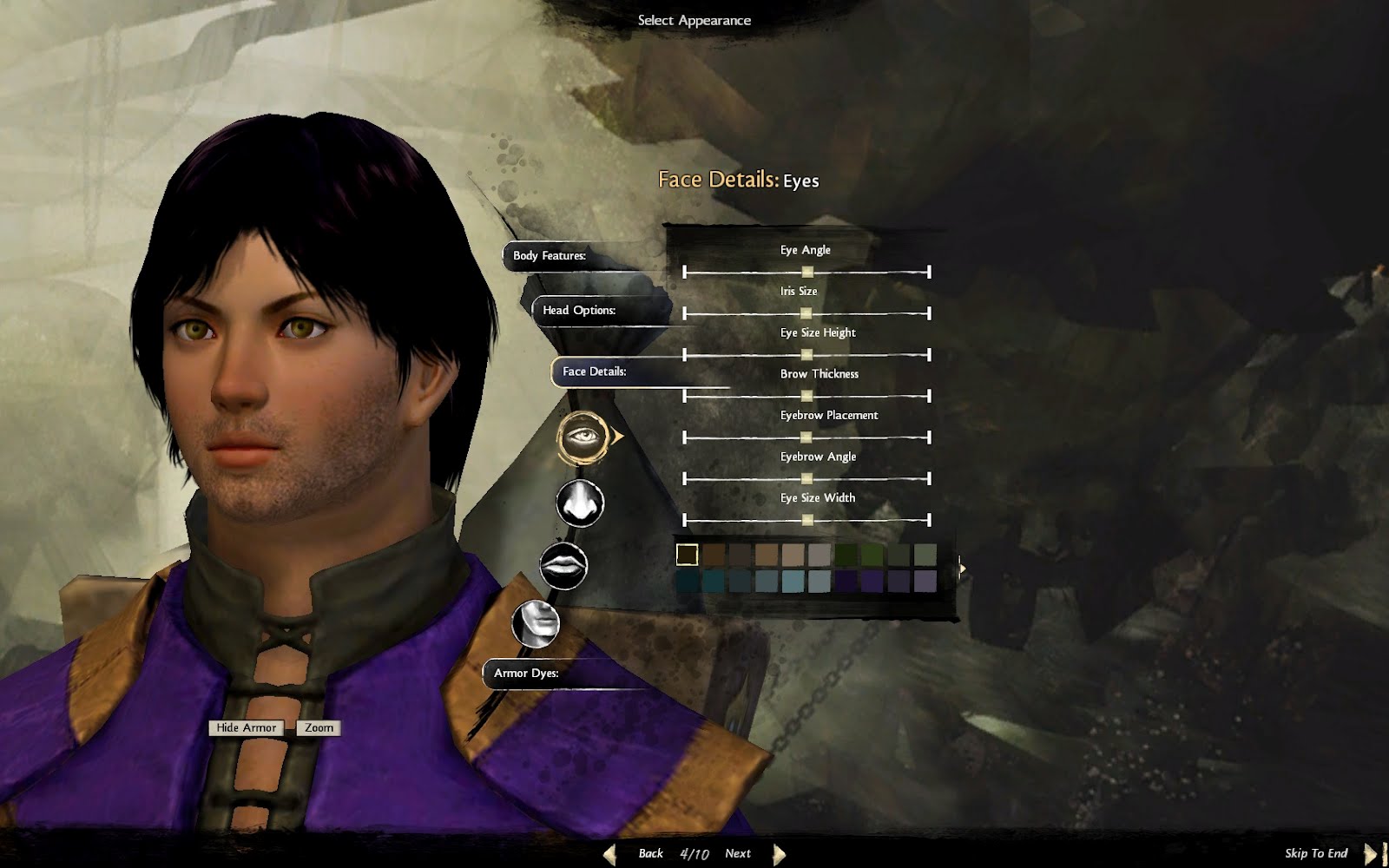This screenshot has width=1389, height=868.
Task: Select the light blue eye color swatch
Action: pos(792,581)
